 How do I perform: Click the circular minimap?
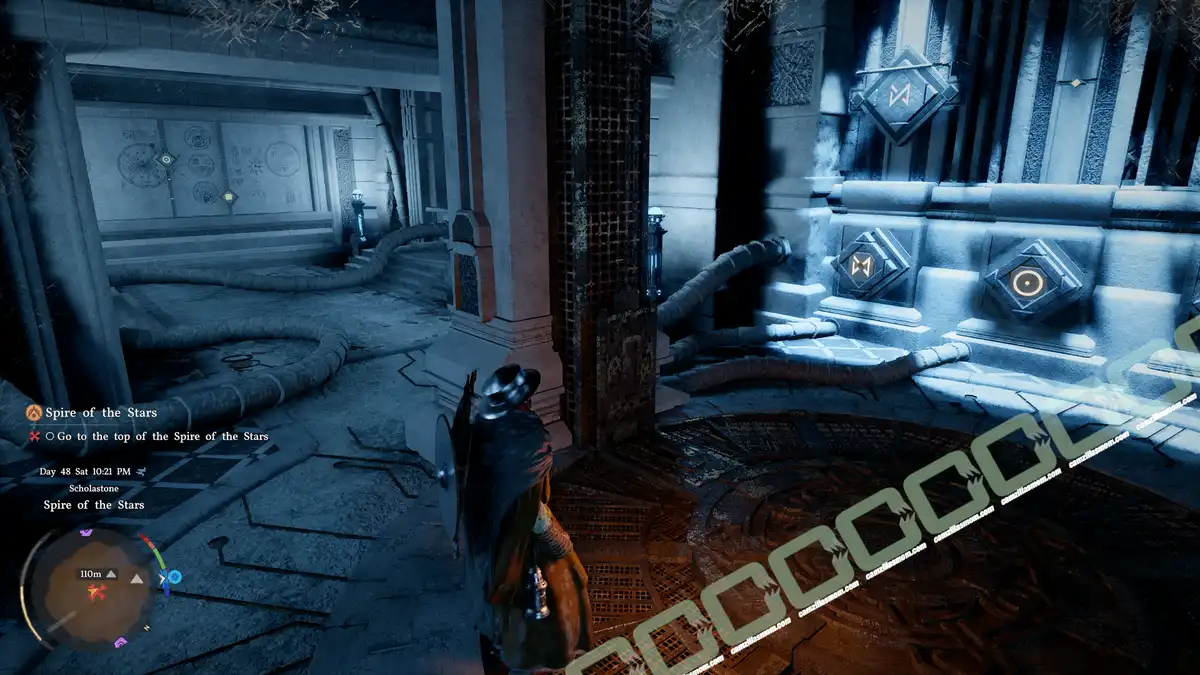pos(88,590)
